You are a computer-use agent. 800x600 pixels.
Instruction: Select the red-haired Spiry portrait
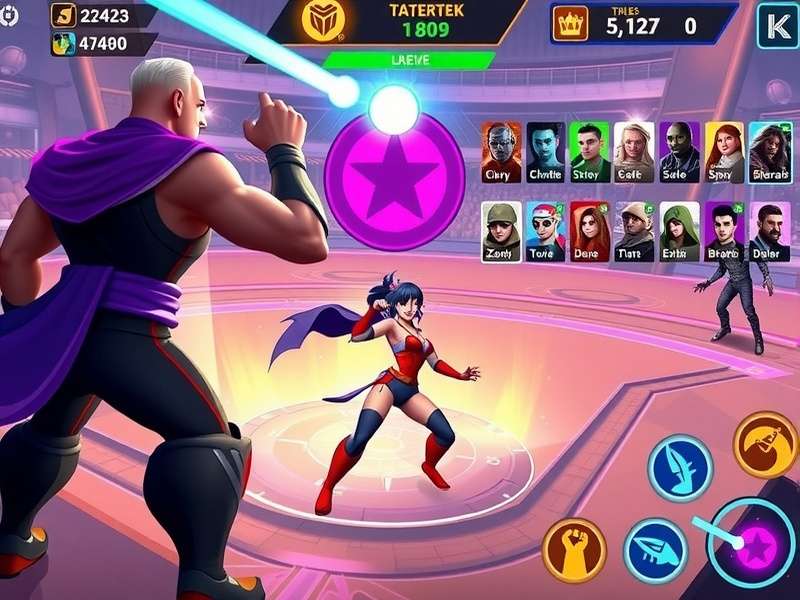point(724,152)
